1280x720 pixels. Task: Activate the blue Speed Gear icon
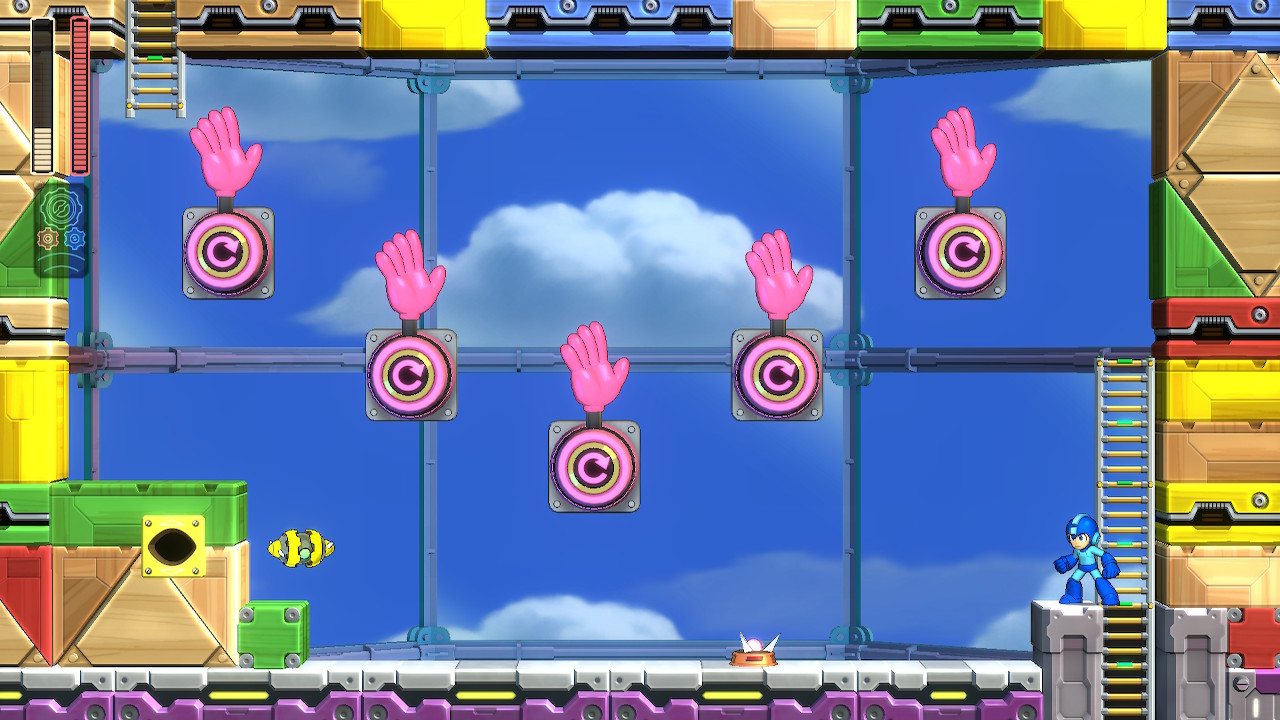point(75,239)
